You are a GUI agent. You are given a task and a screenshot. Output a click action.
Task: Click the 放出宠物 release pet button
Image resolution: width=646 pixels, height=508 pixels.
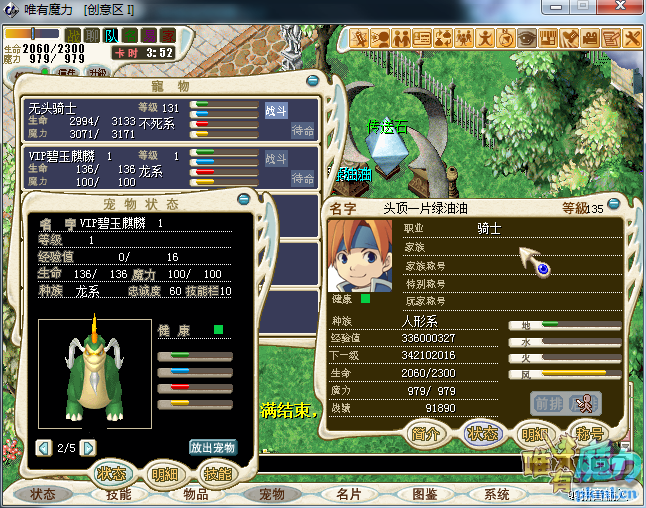[x=213, y=447]
